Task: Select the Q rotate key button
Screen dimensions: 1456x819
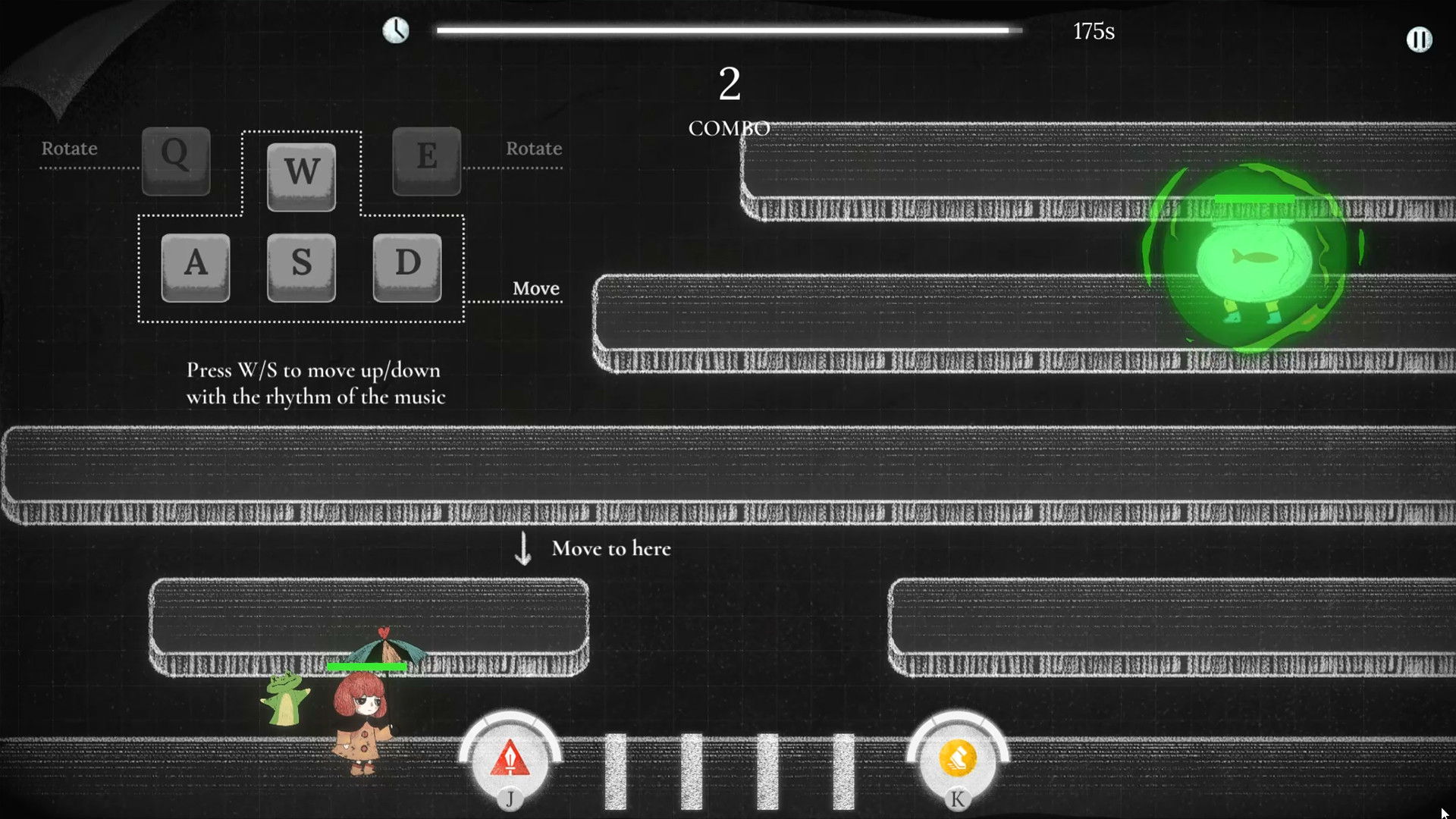Action: pos(175,159)
